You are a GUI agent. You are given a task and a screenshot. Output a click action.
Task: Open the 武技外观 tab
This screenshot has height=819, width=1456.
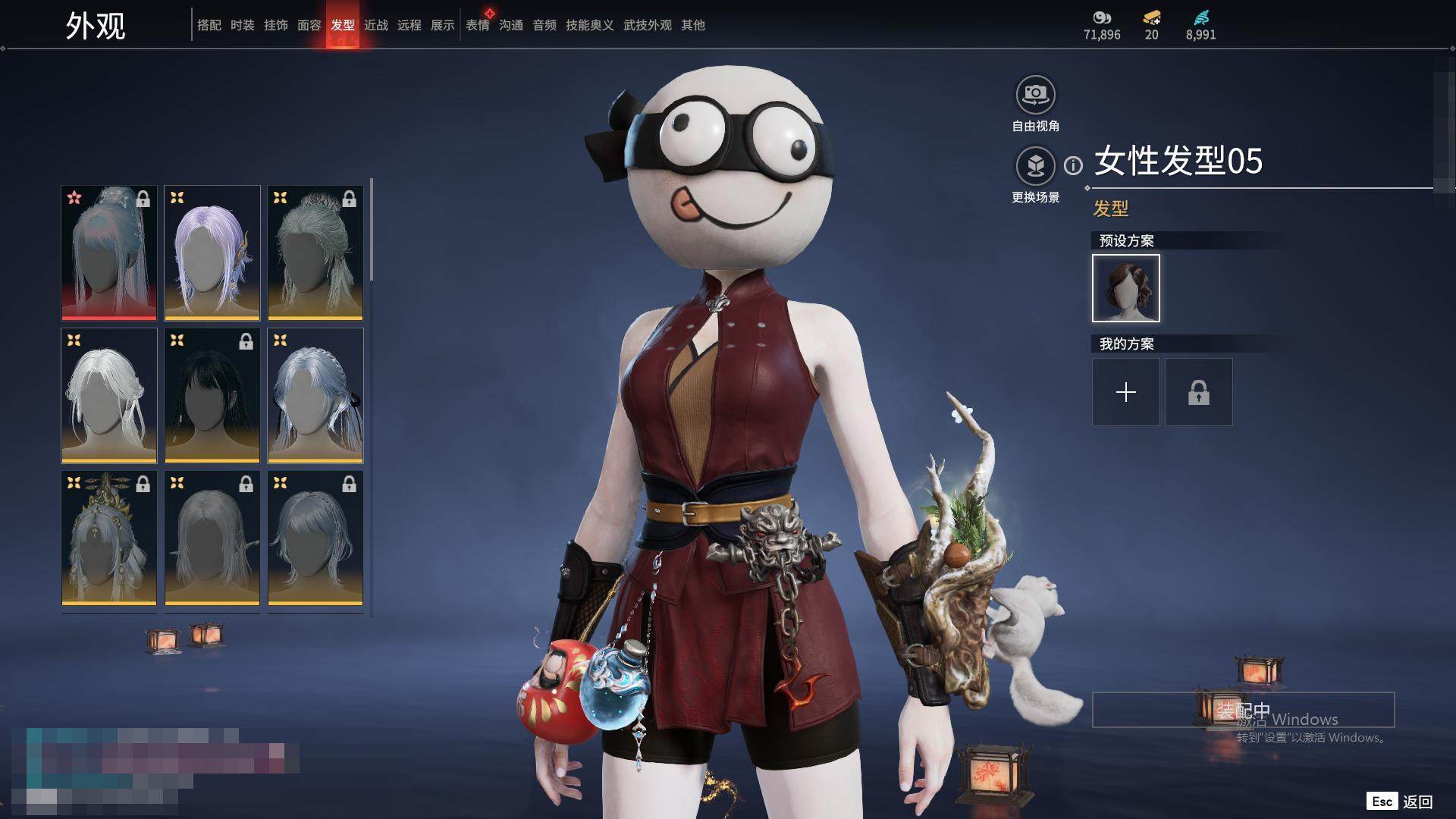pyautogui.click(x=648, y=25)
